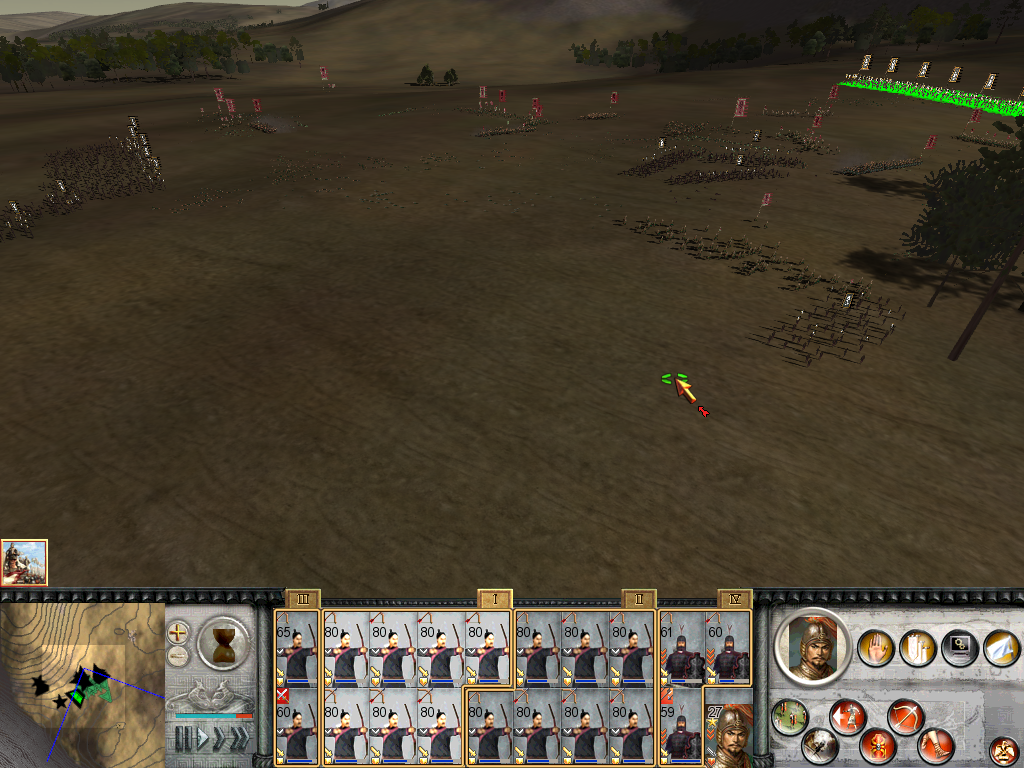This screenshot has width=1024, height=768.
Task: Select the 59-man armored infantry card
Action: pyautogui.click(x=681, y=727)
